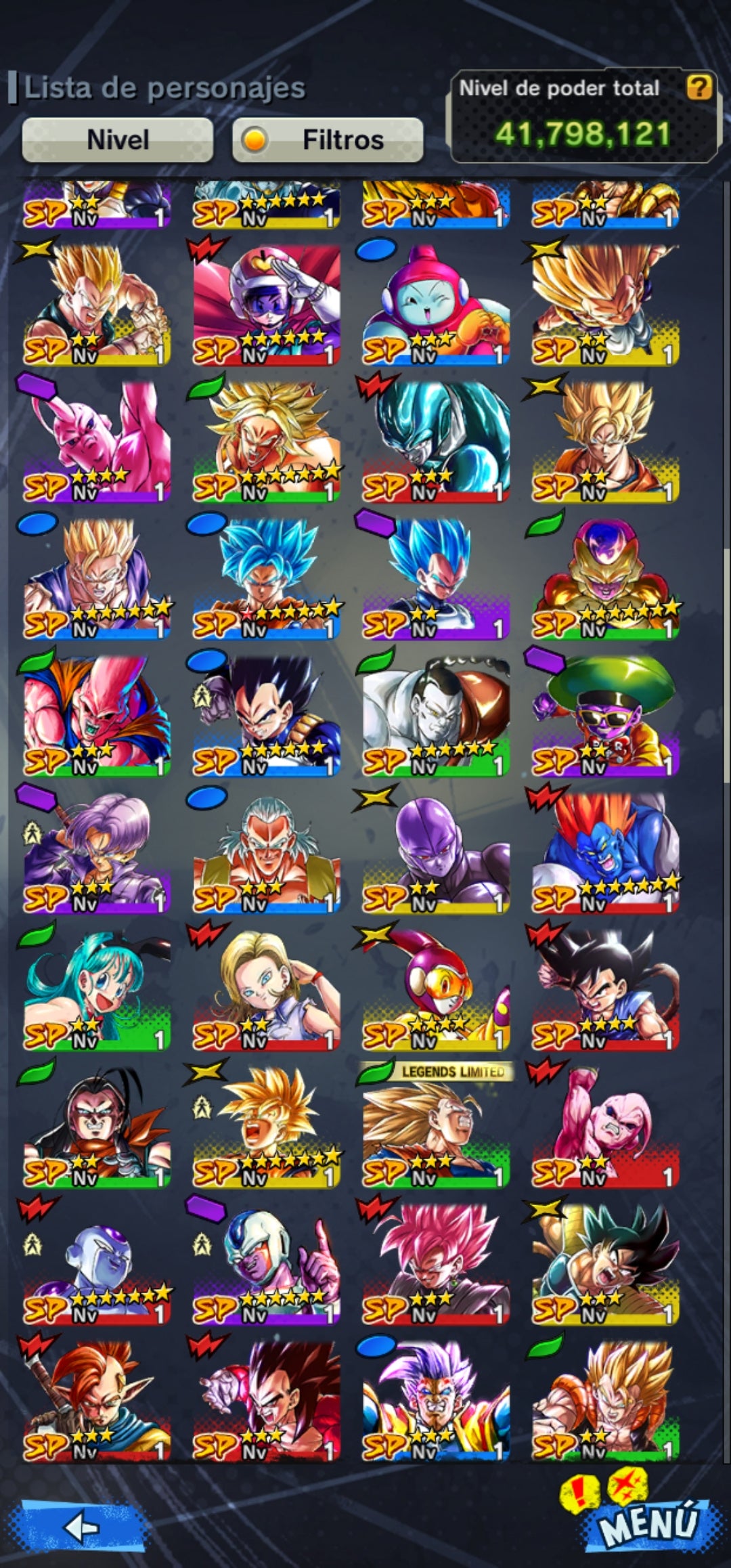Open the MENÚ button
This screenshot has height=1568, width=731.
[648, 1524]
